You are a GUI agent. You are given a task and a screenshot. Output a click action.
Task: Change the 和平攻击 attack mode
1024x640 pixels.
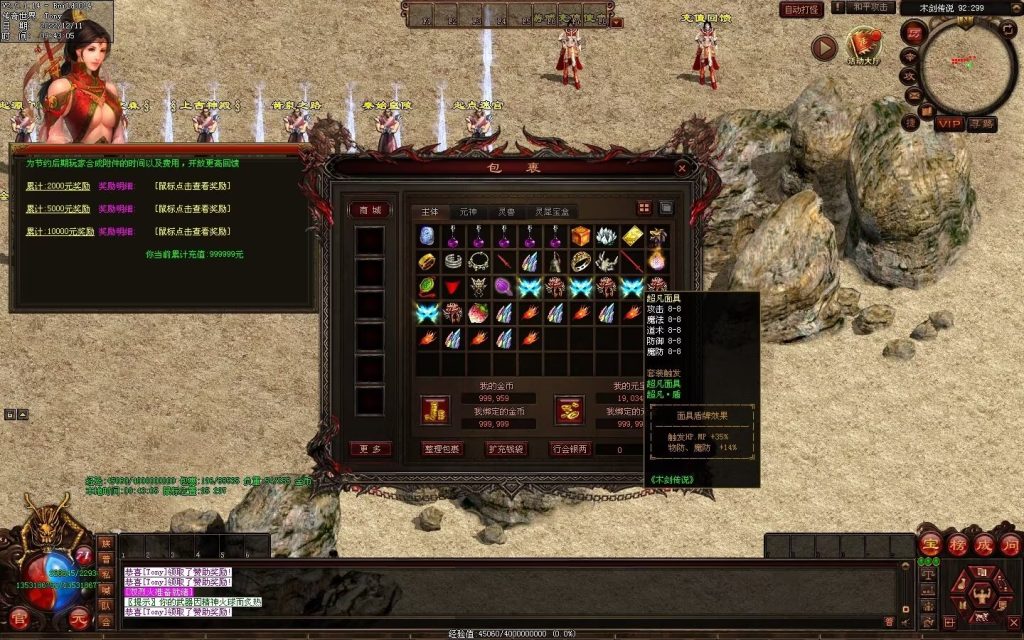(871, 7)
